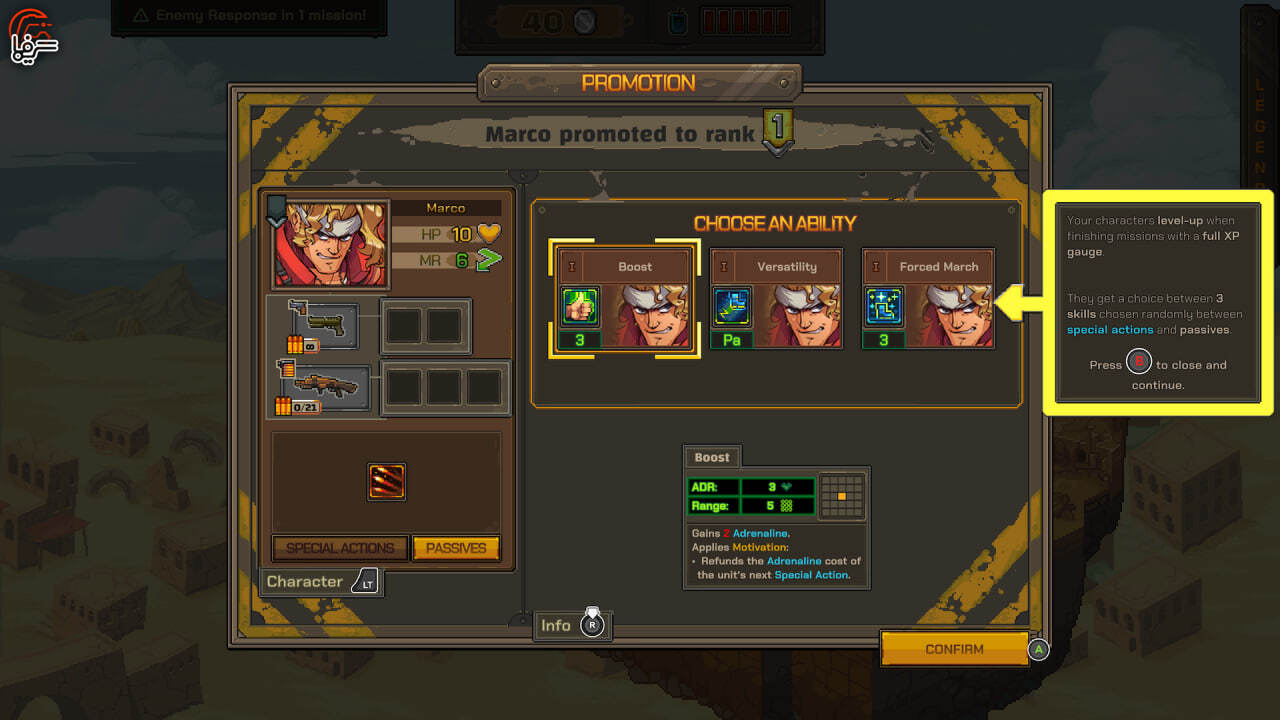Click the highlighted cell on the Boost range grid
The image size is (1280, 720).
tap(841, 495)
